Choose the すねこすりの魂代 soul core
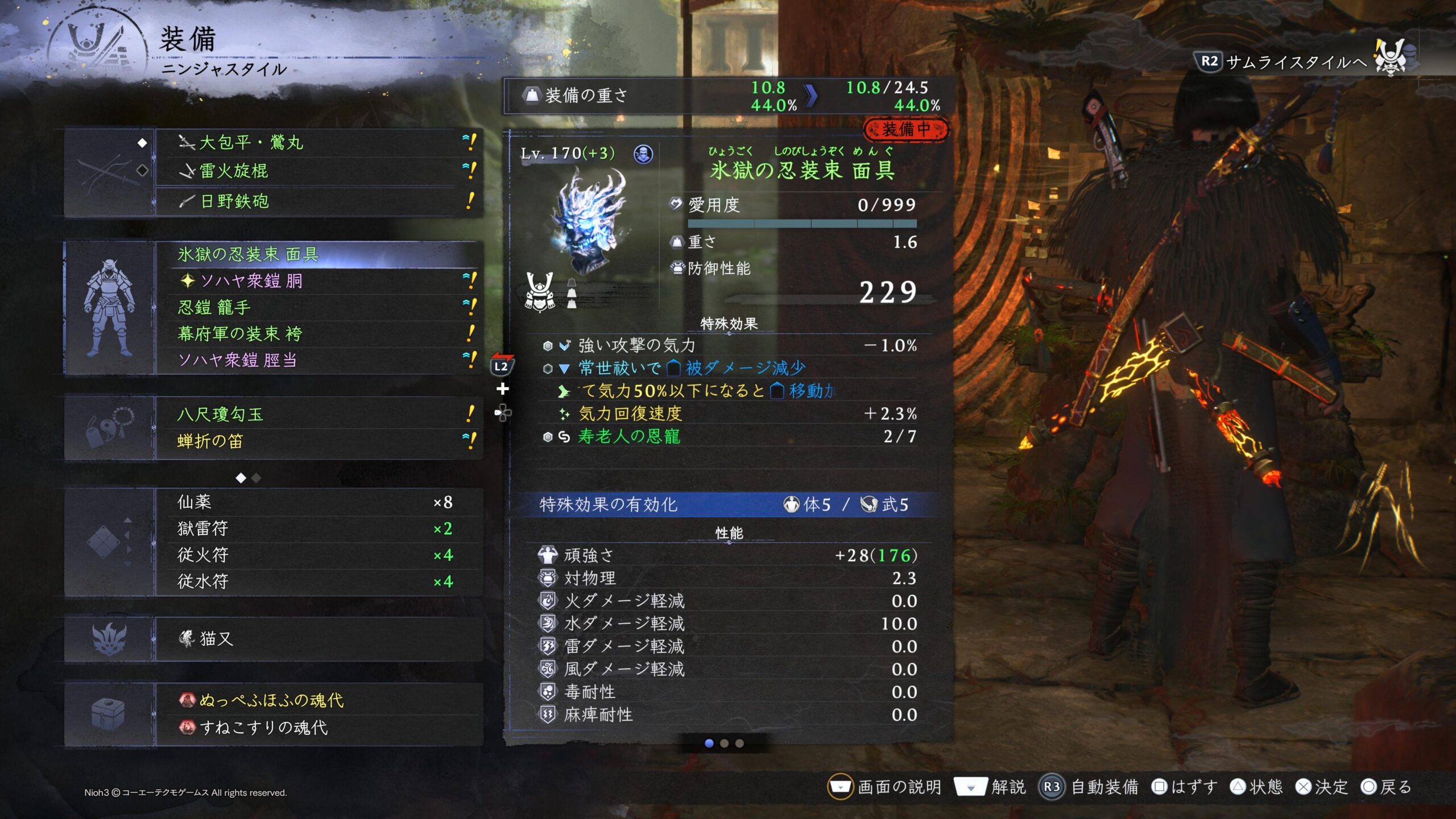1456x819 pixels. (x=318, y=727)
